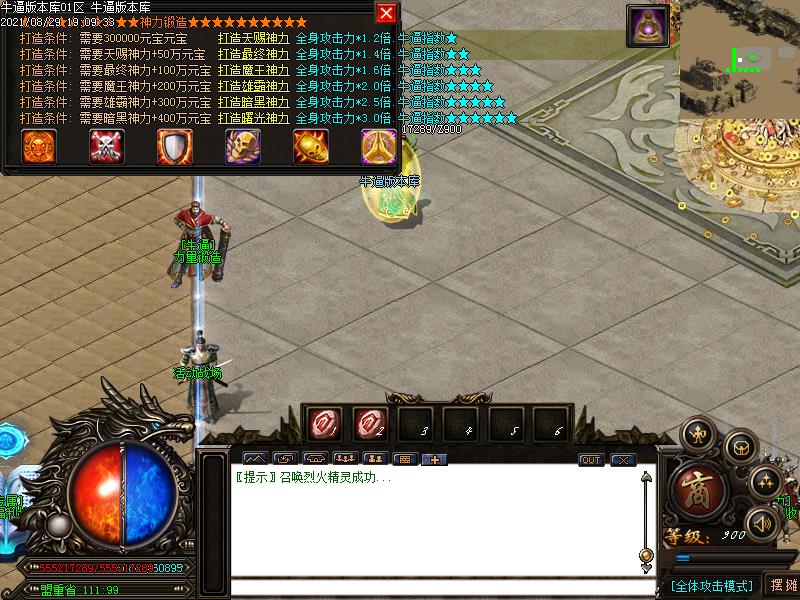
Task: Use the red potion in hotbar slot 1
Action: tap(324, 424)
